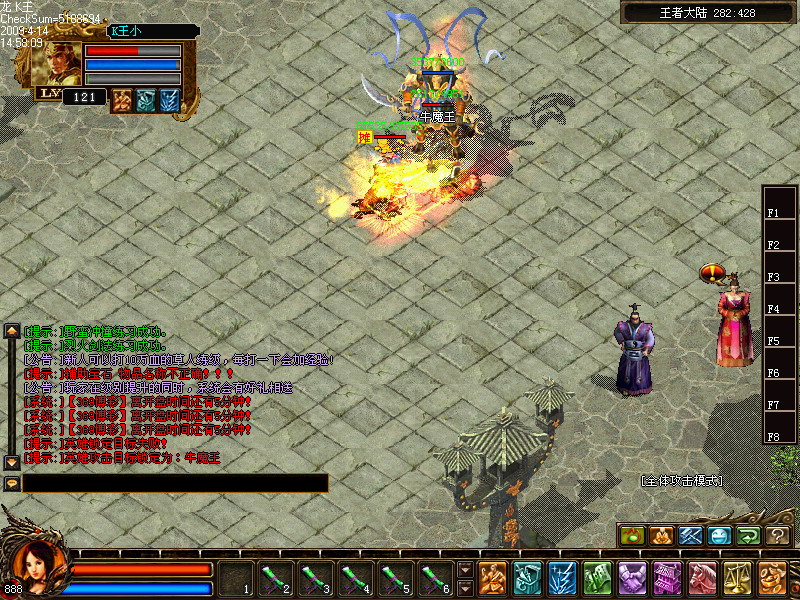The width and height of the screenshot is (800, 600).
Task: Click the green return arrow button
Action: point(749,536)
